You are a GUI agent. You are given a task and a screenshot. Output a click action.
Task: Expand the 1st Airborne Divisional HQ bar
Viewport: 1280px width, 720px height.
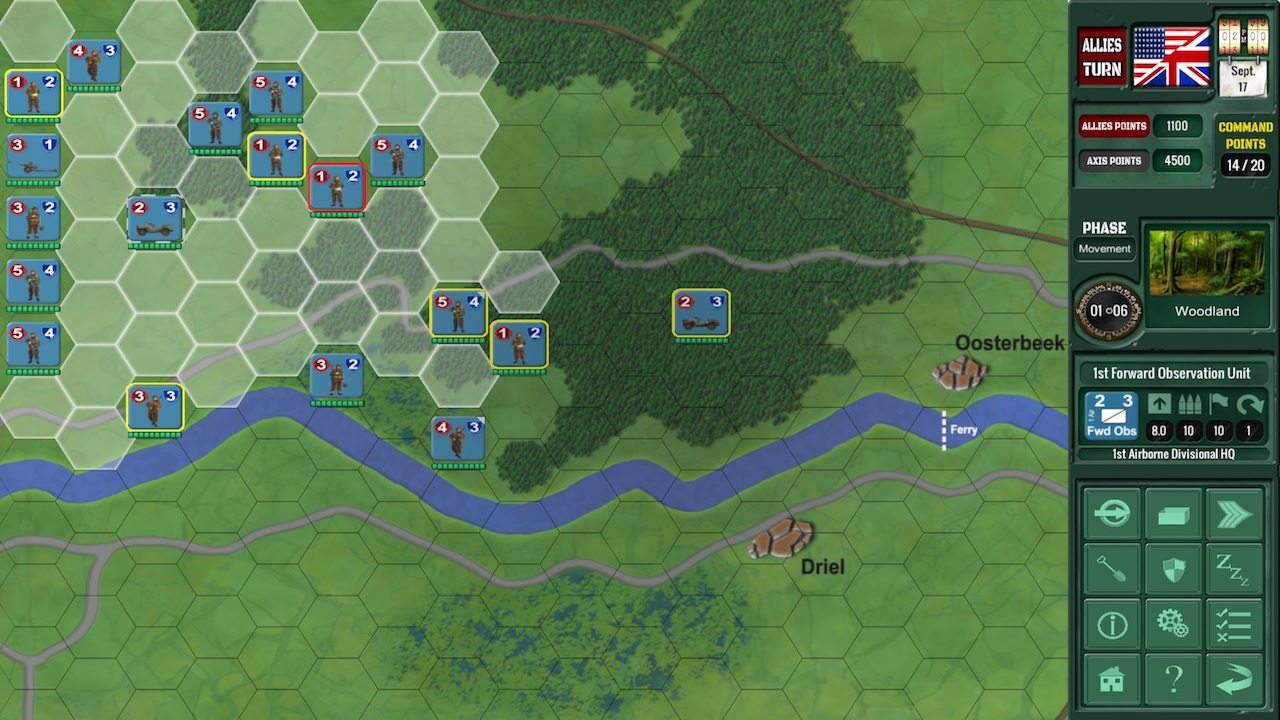point(1173,453)
